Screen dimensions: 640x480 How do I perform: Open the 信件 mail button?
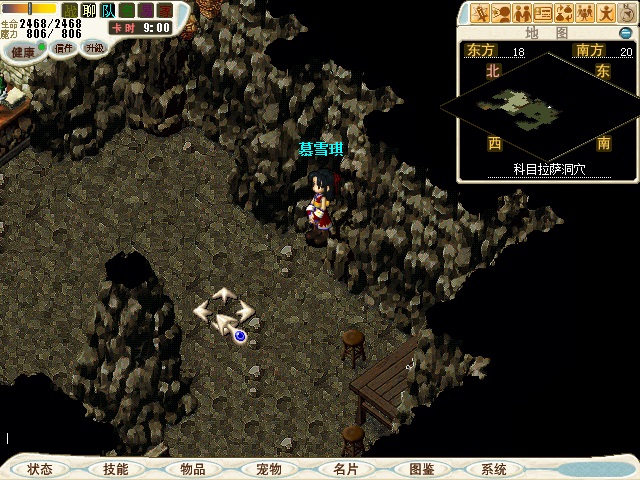[64, 48]
